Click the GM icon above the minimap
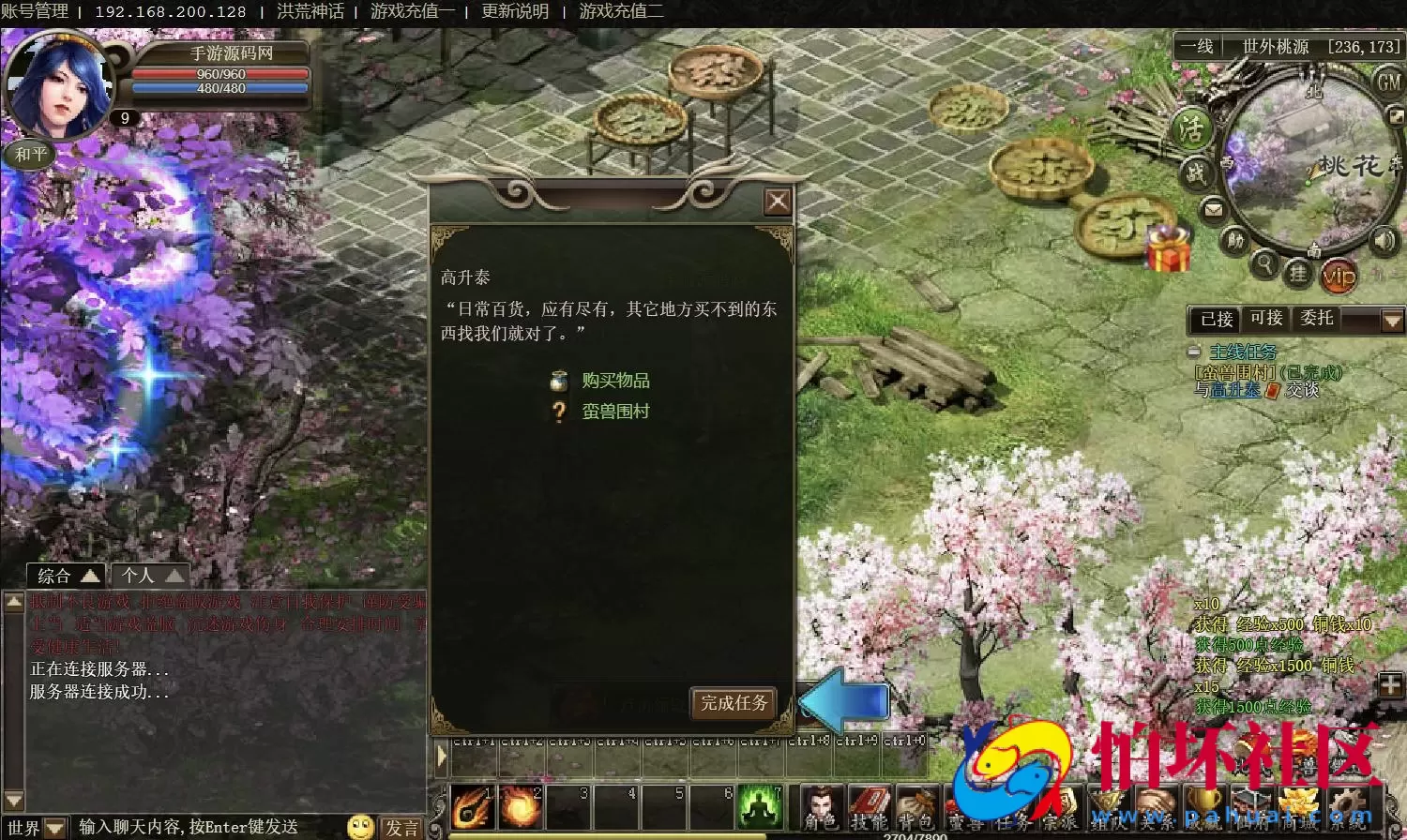This screenshot has height=840, width=1407. point(1389,82)
